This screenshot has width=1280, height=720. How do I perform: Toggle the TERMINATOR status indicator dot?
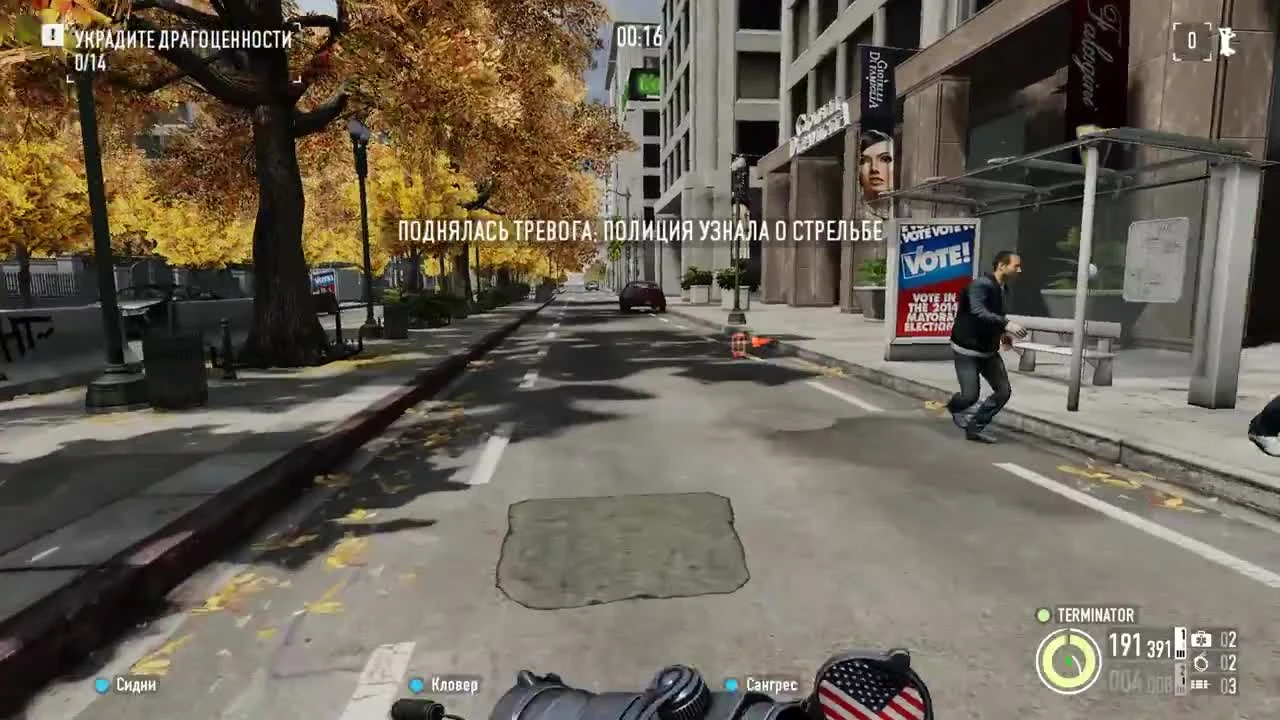tap(1044, 616)
